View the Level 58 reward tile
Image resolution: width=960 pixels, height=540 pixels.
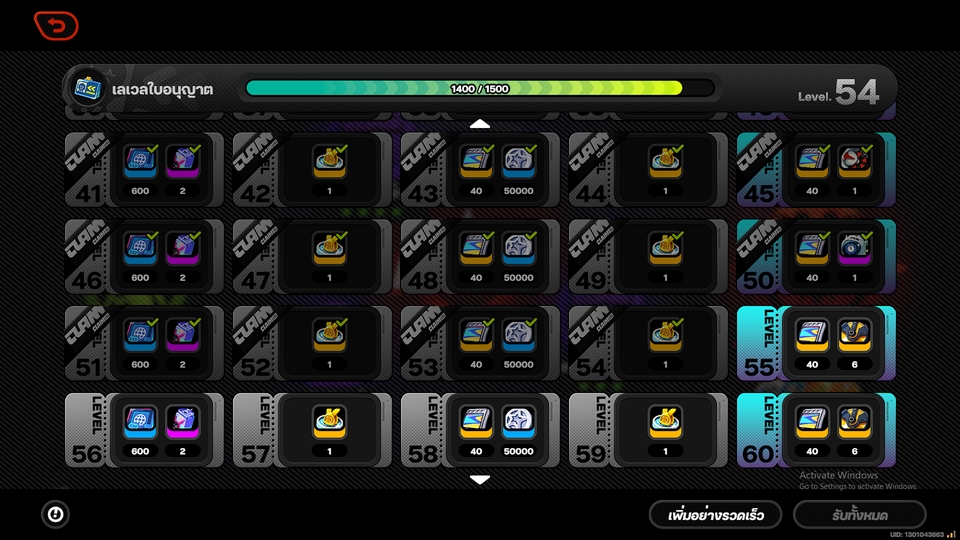coord(480,429)
